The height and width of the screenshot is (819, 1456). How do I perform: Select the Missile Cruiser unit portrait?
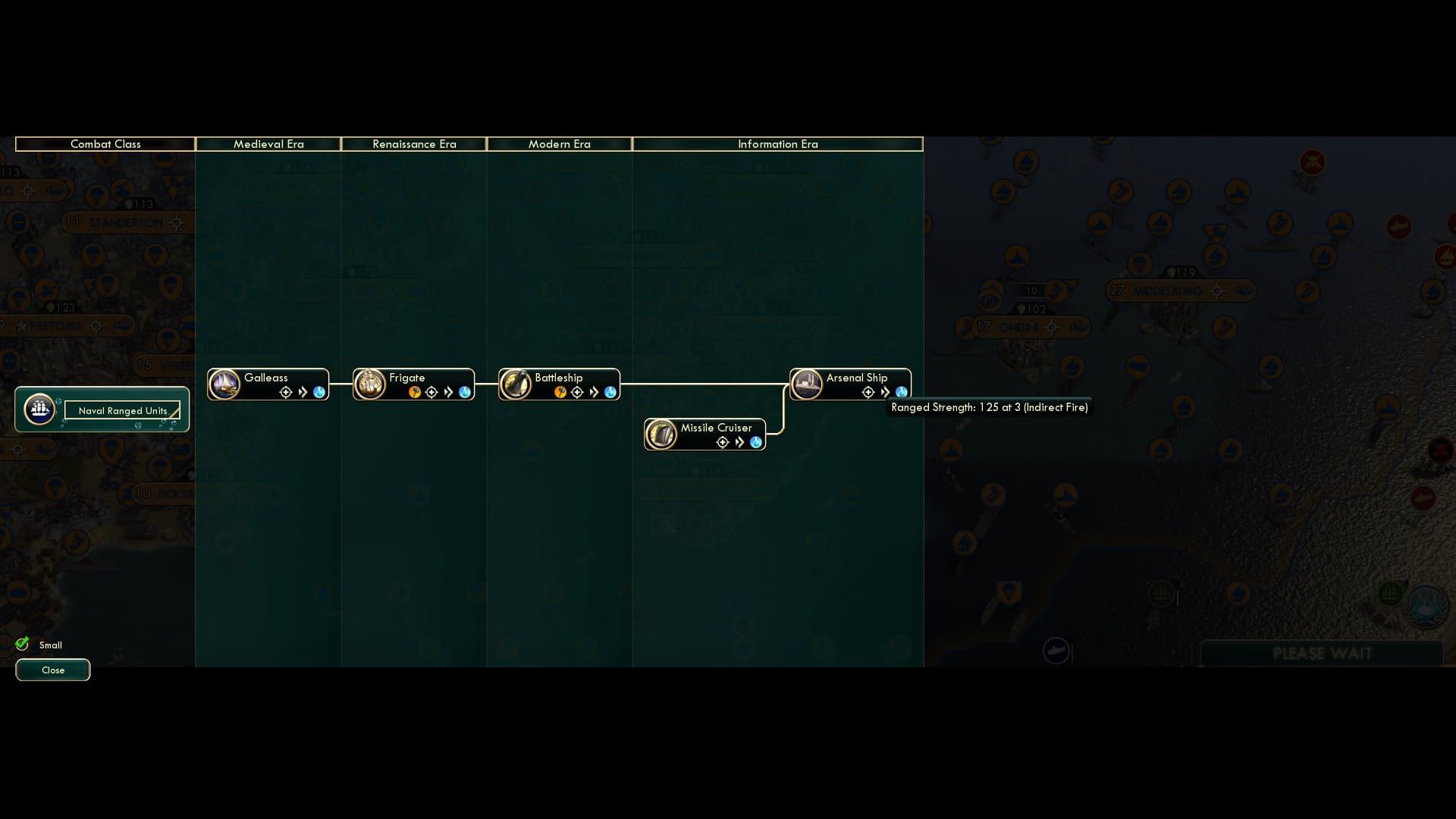coord(662,434)
